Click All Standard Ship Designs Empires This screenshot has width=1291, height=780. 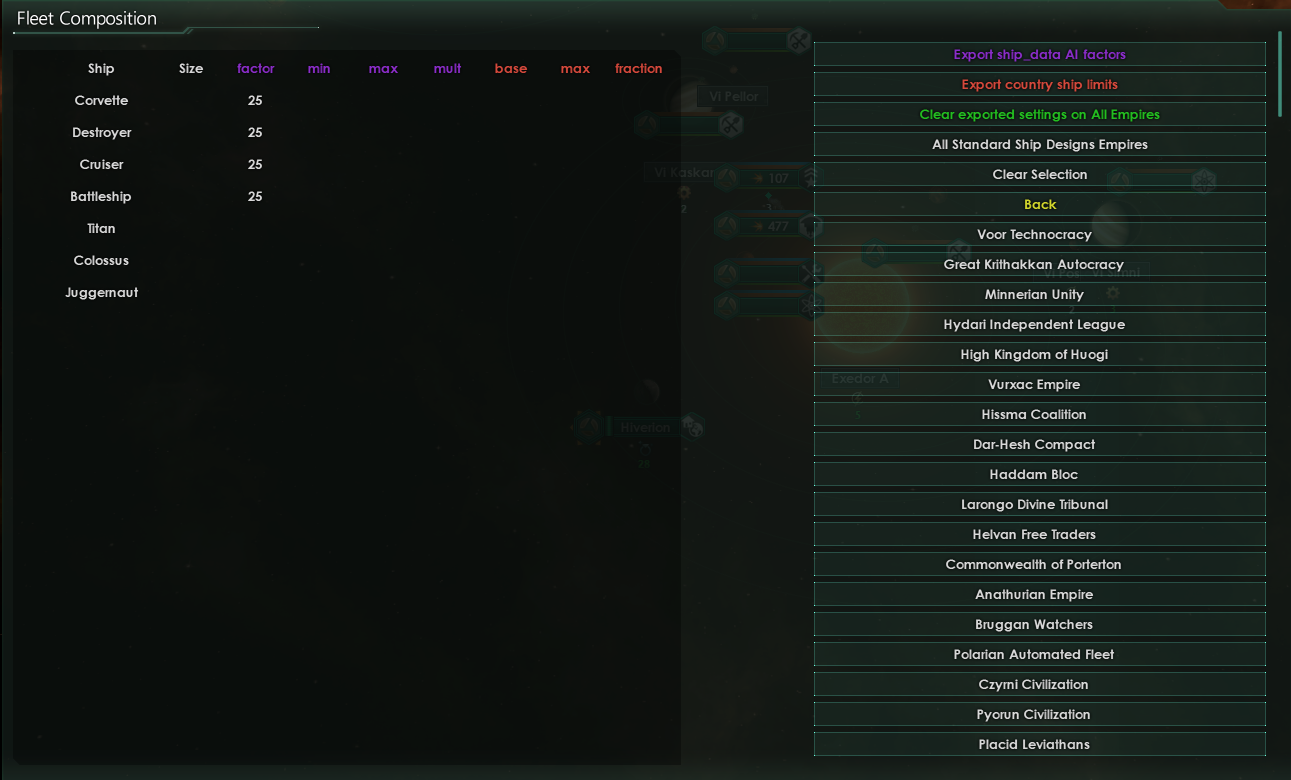pyautogui.click(x=1040, y=144)
